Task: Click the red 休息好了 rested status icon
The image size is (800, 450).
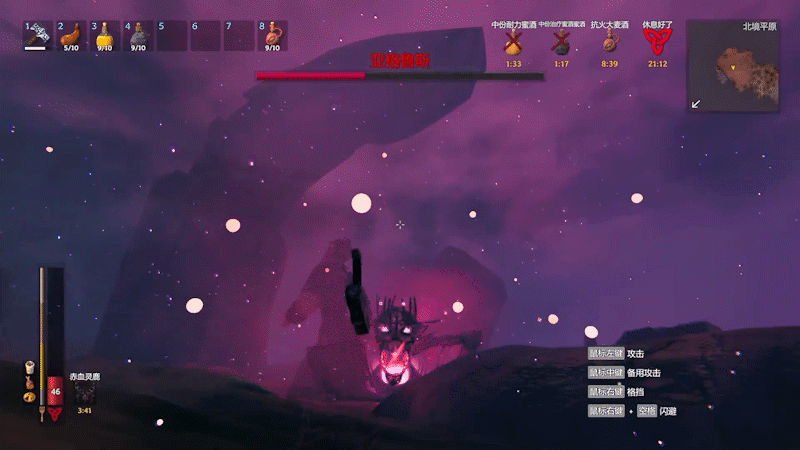Action: coord(657,42)
